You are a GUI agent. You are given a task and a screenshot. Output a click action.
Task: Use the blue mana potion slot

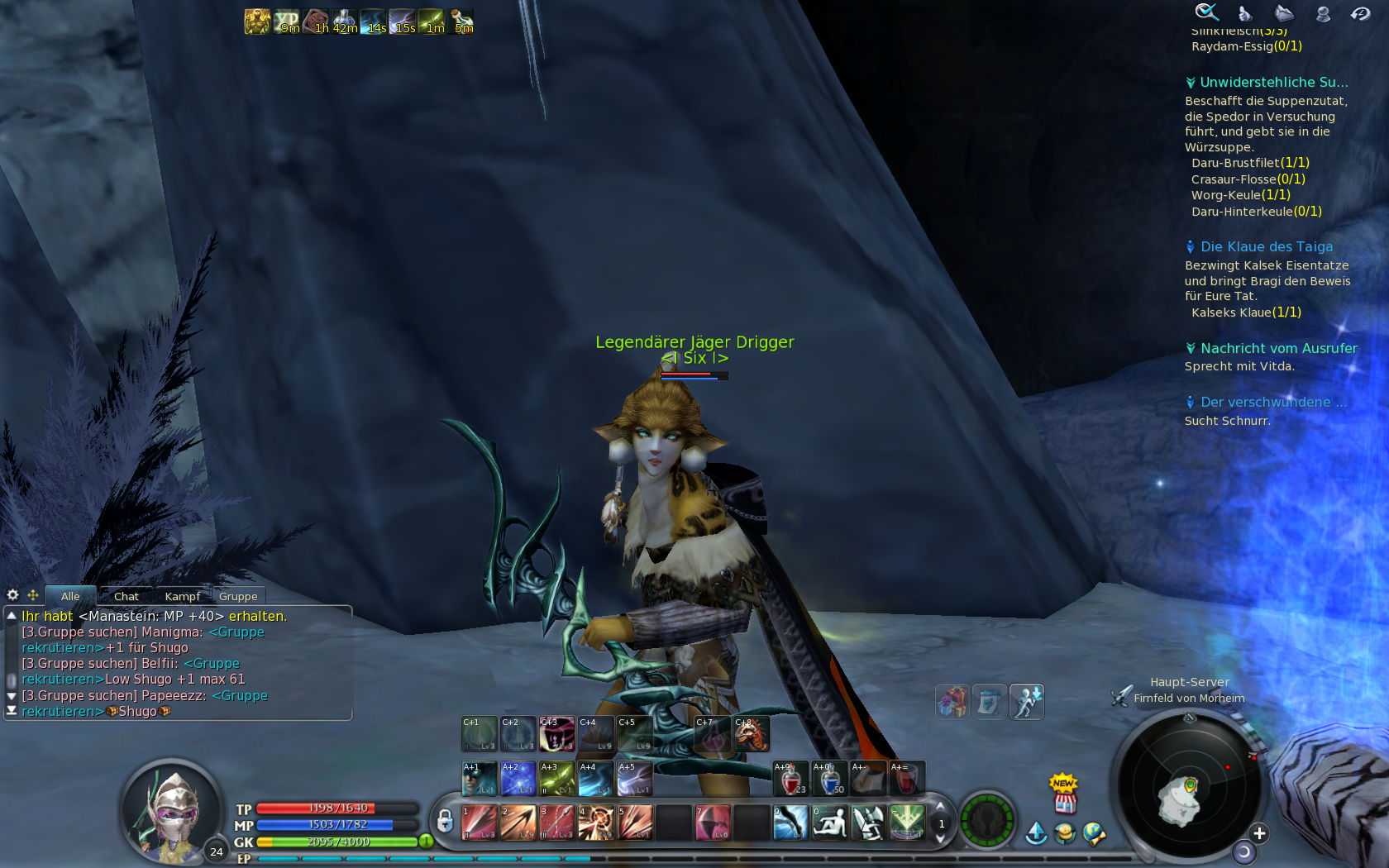tap(829, 779)
